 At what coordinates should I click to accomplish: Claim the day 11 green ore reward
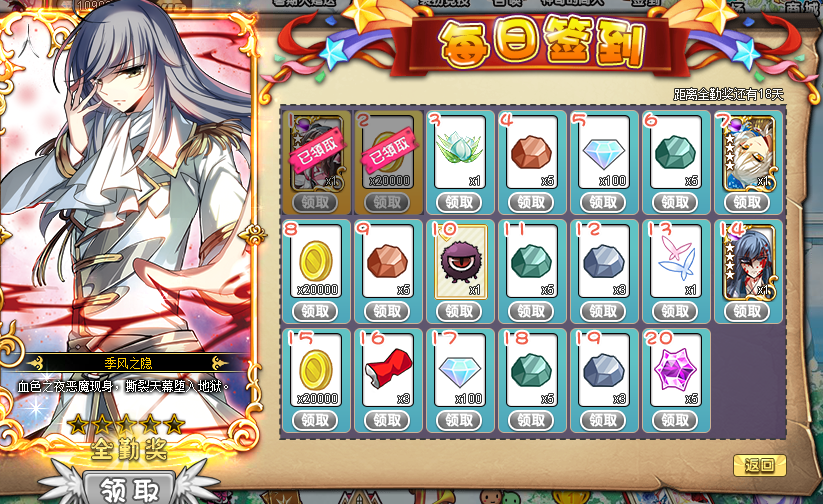click(532, 311)
